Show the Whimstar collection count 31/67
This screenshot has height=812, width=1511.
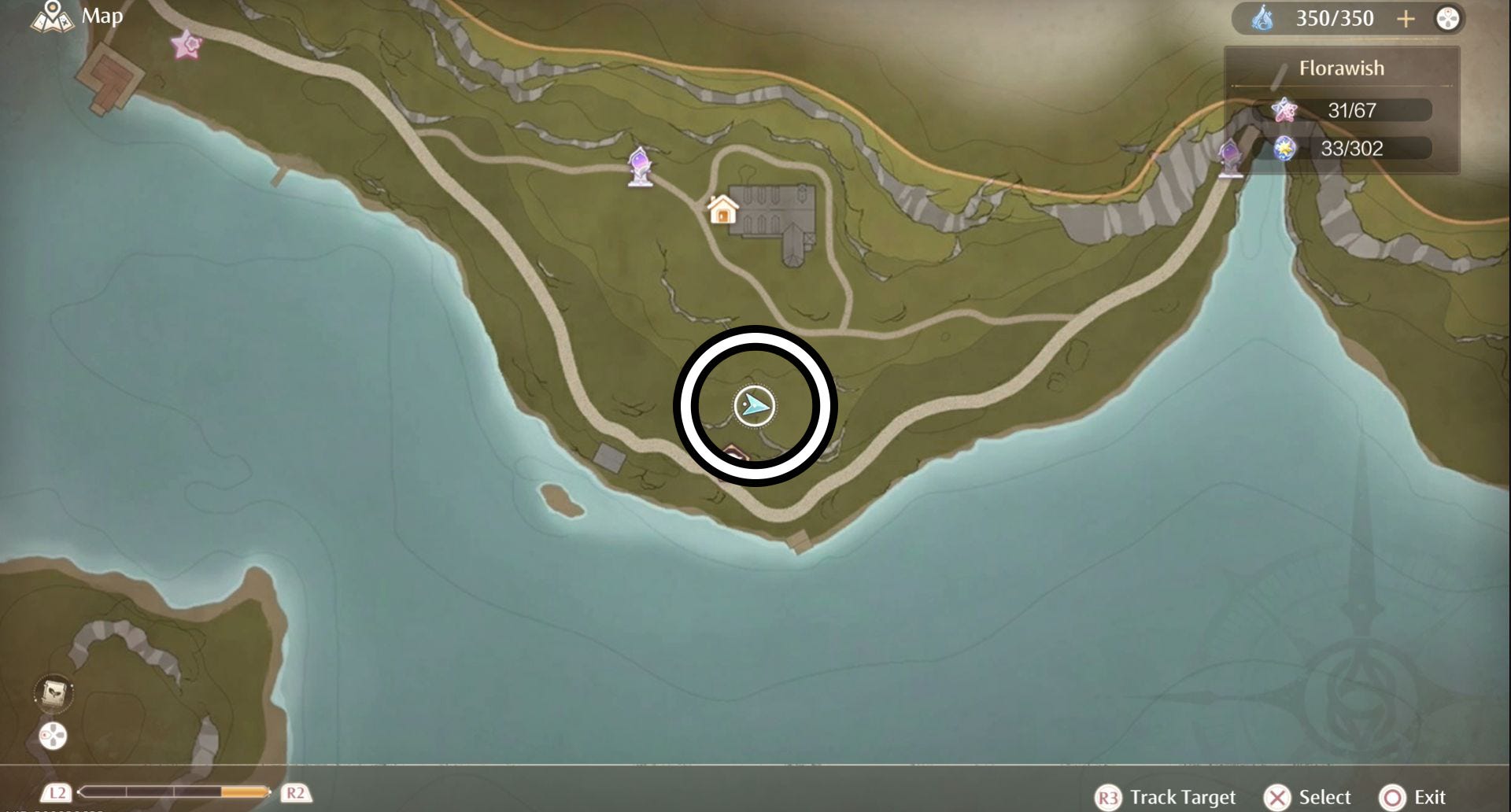point(1351,110)
